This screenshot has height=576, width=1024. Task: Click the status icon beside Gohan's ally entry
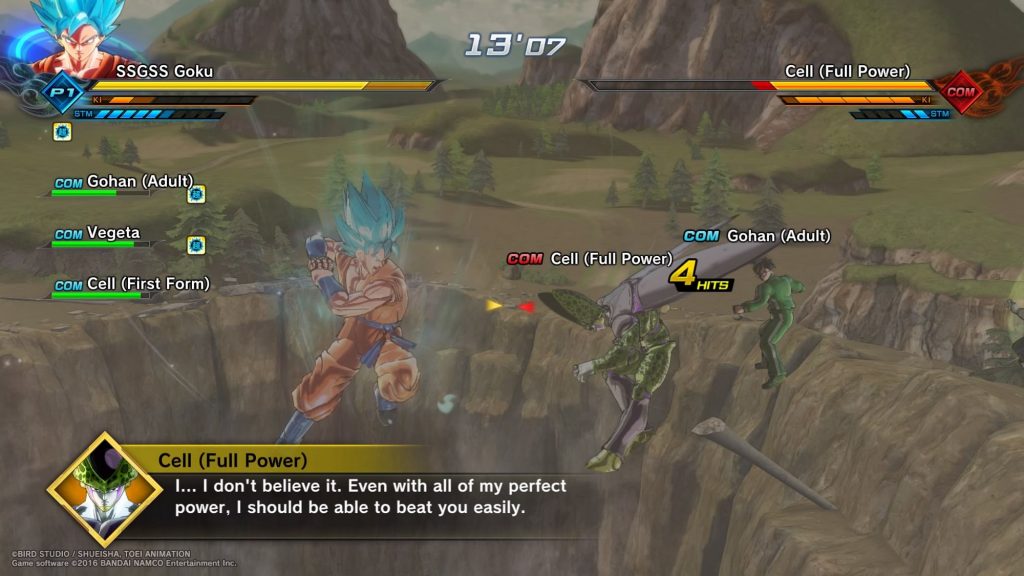pyautogui.click(x=196, y=194)
